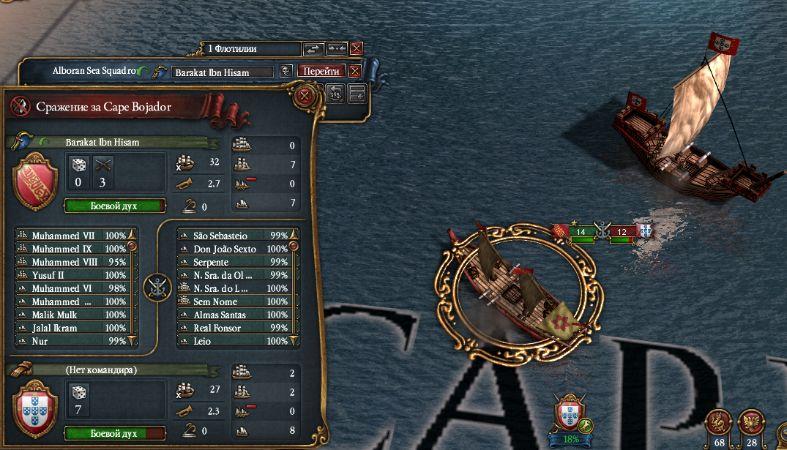Click the swap arrows button next to Флотилии
Viewport: 787px width, 450px height.
point(312,48)
